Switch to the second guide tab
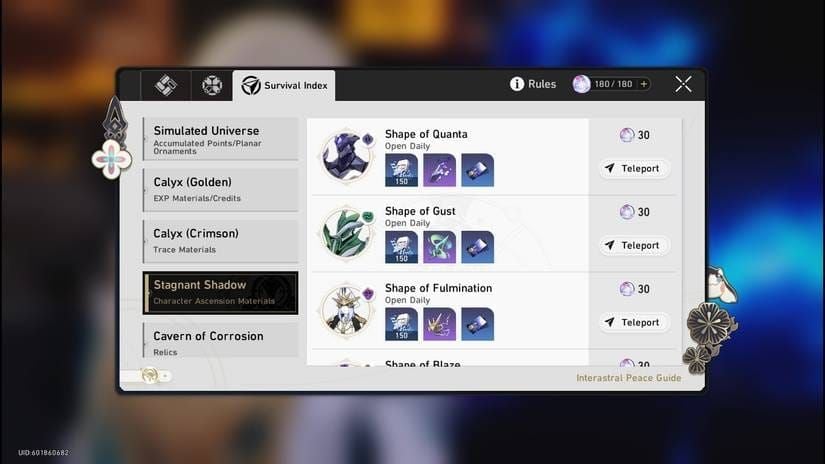This screenshot has width=825, height=464. tap(212, 85)
